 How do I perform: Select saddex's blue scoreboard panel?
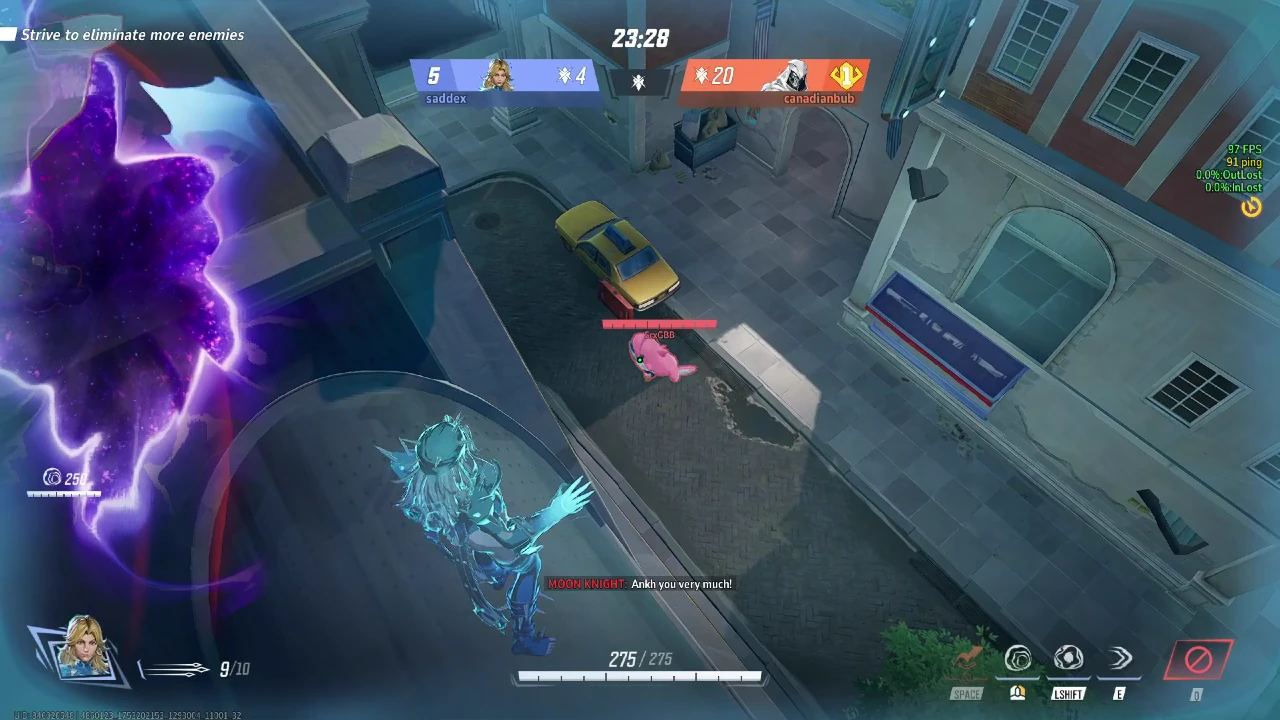[505, 77]
